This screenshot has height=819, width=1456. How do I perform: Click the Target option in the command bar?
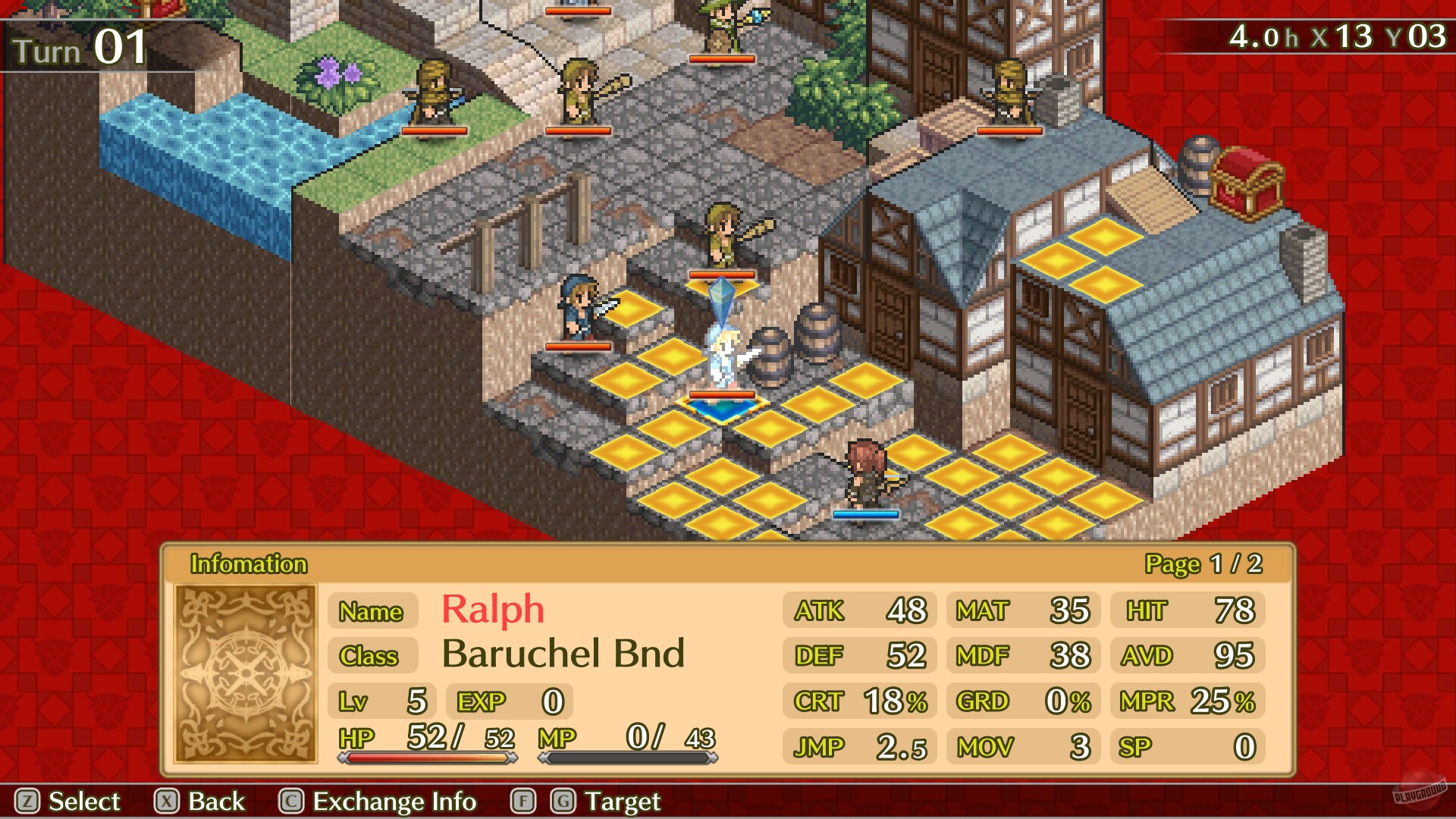(621, 802)
